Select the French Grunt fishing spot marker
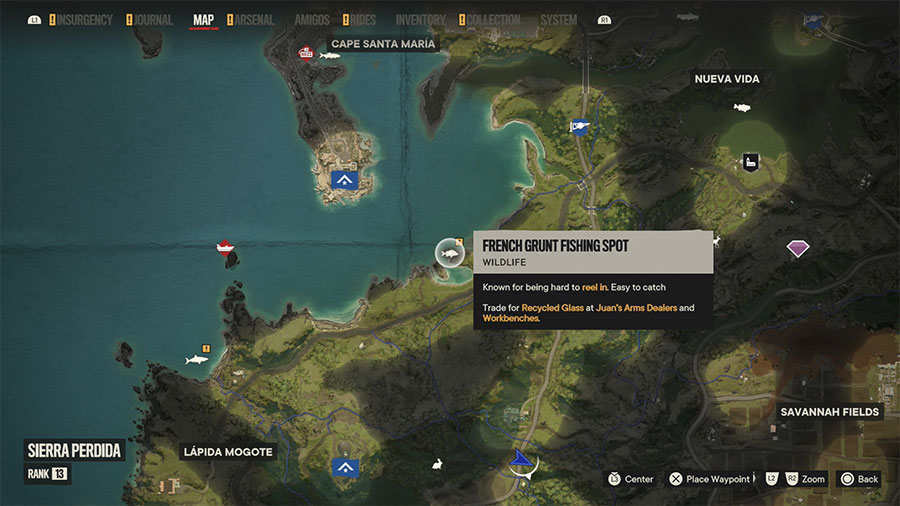The width and height of the screenshot is (900, 506). (450, 253)
